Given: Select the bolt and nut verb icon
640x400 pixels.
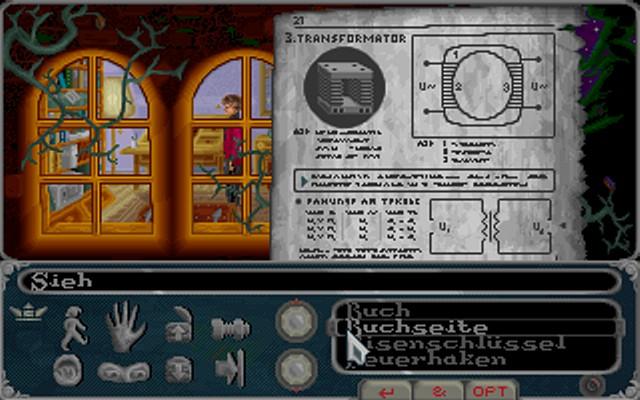Looking at the screenshot, I should pyautogui.click(x=230, y=327).
